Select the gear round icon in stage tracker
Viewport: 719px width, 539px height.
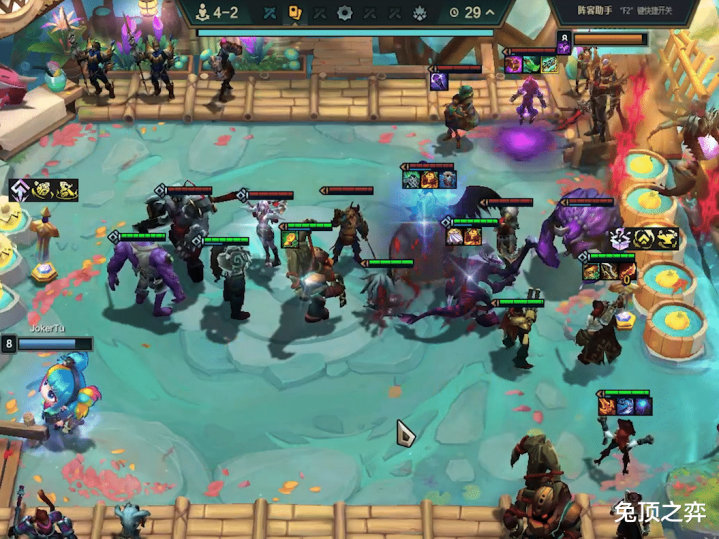click(x=345, y=13)
